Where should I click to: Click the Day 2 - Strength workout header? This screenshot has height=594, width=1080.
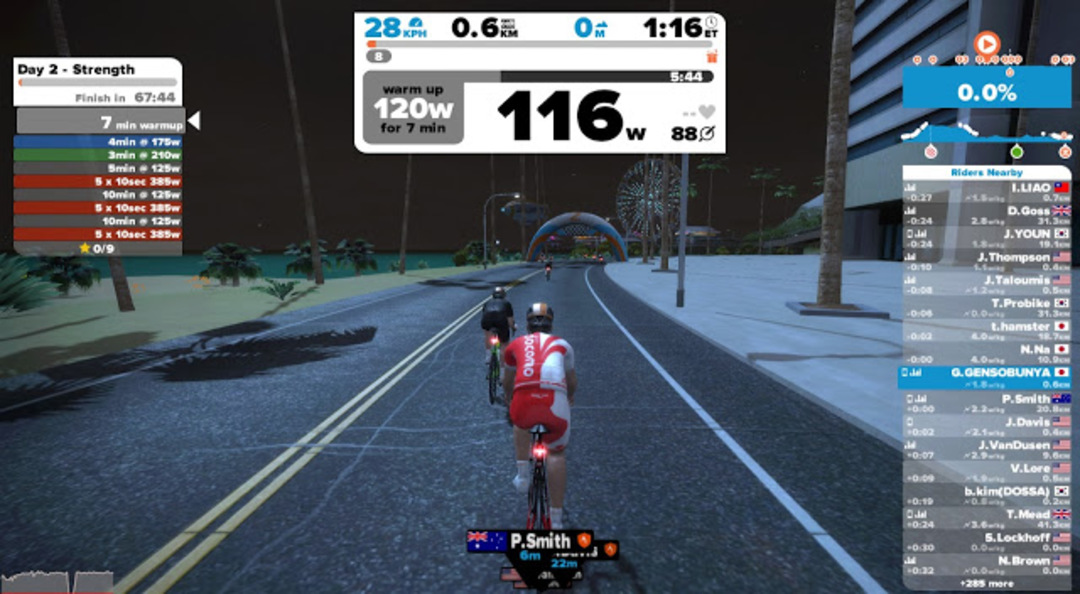[x=97, y=70]
